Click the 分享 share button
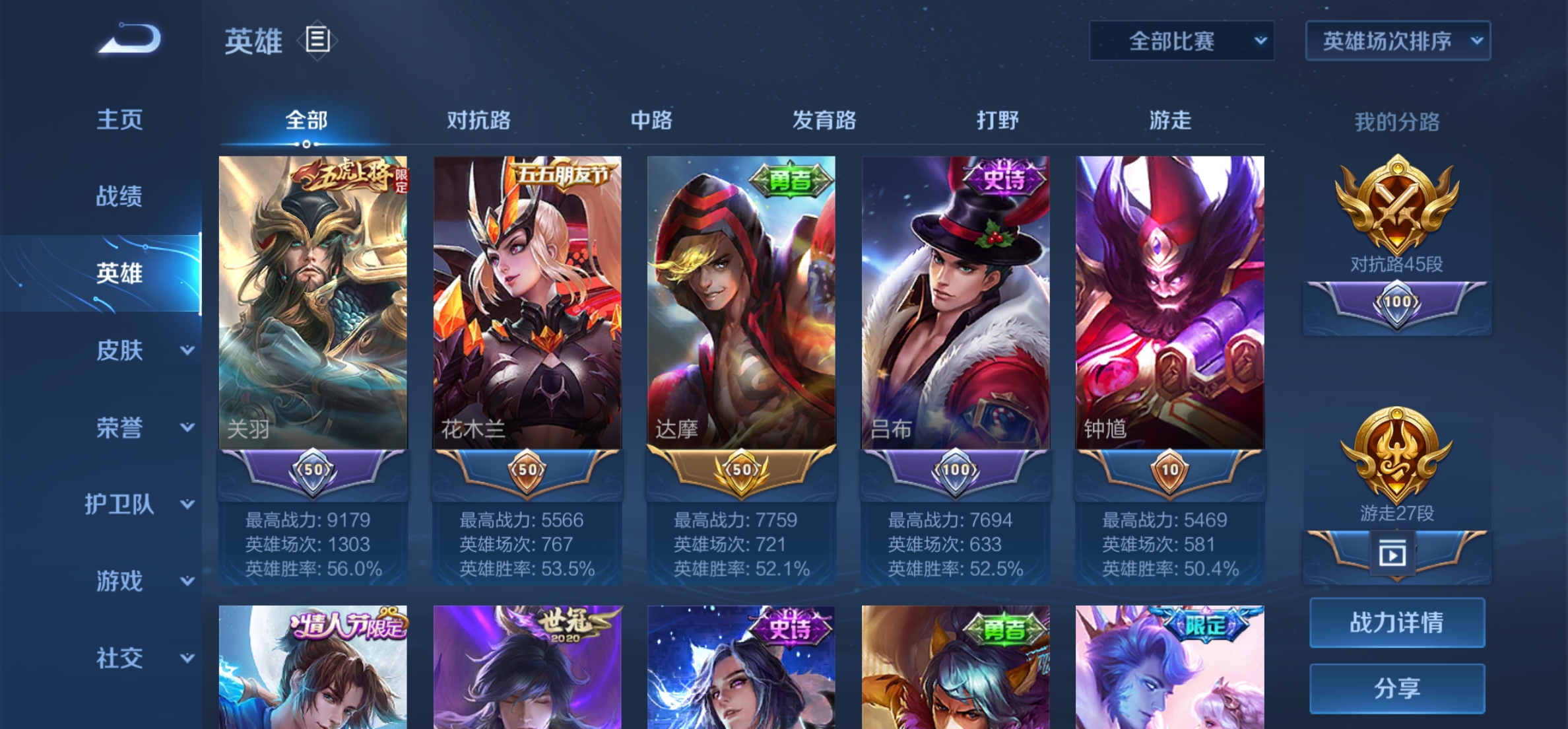Image resolution: width=1568 pixels, height=729 pixels. 1397,689
